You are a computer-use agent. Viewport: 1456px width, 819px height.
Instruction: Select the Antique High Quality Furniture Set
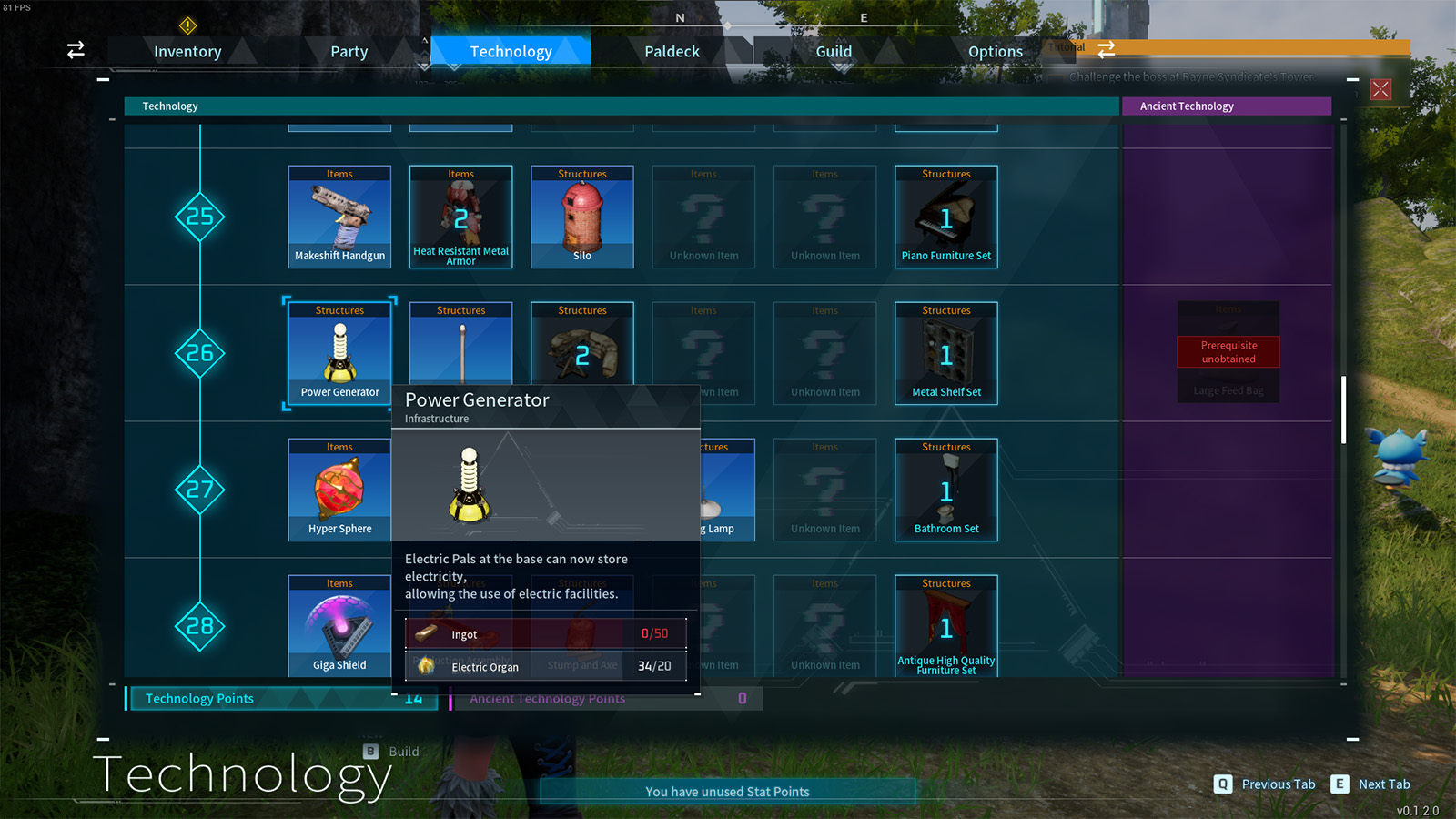point(946,626)
